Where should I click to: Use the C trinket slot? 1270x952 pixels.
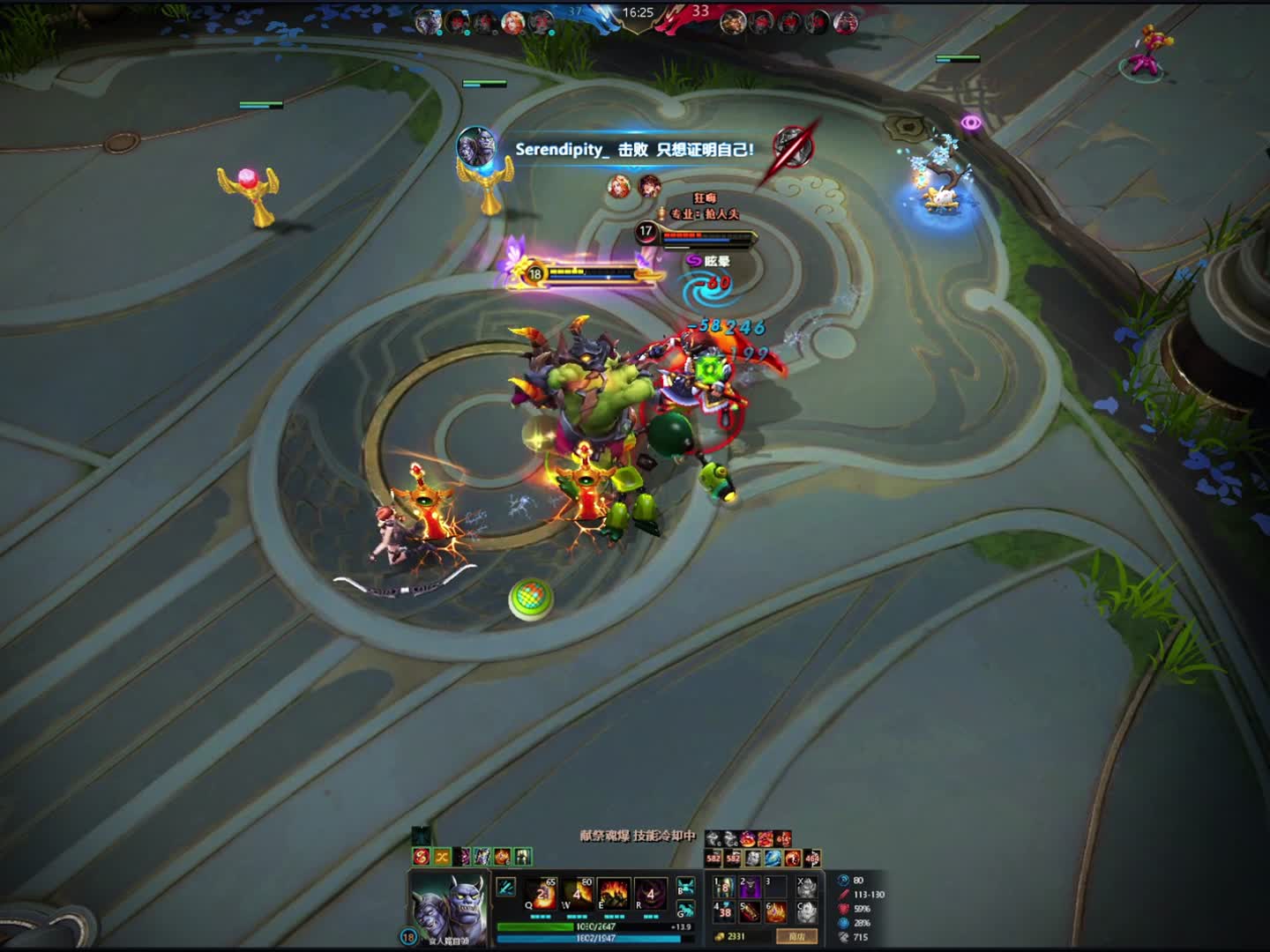pos(806,911)
